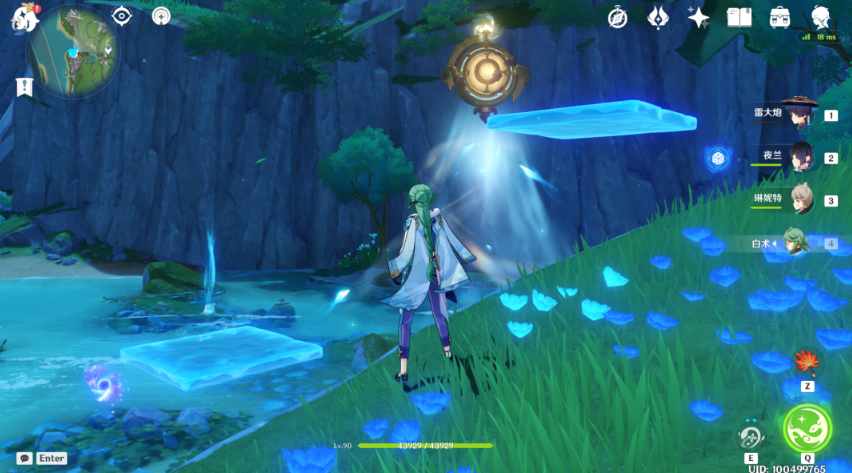Open the Battle Pass winged icon

click(658, 17)
